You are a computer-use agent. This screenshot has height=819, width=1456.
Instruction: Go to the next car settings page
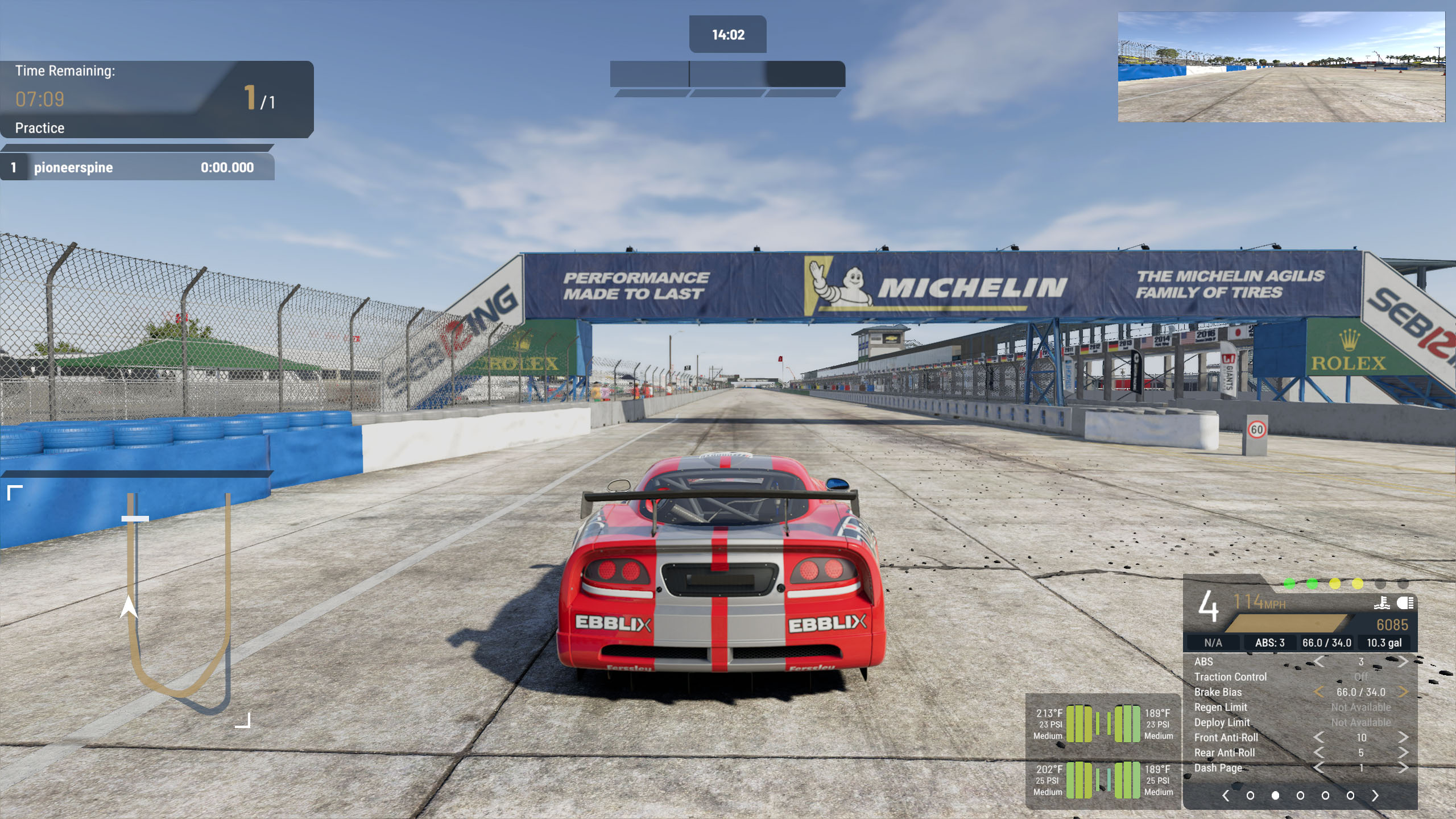[x=1375, y=796]
